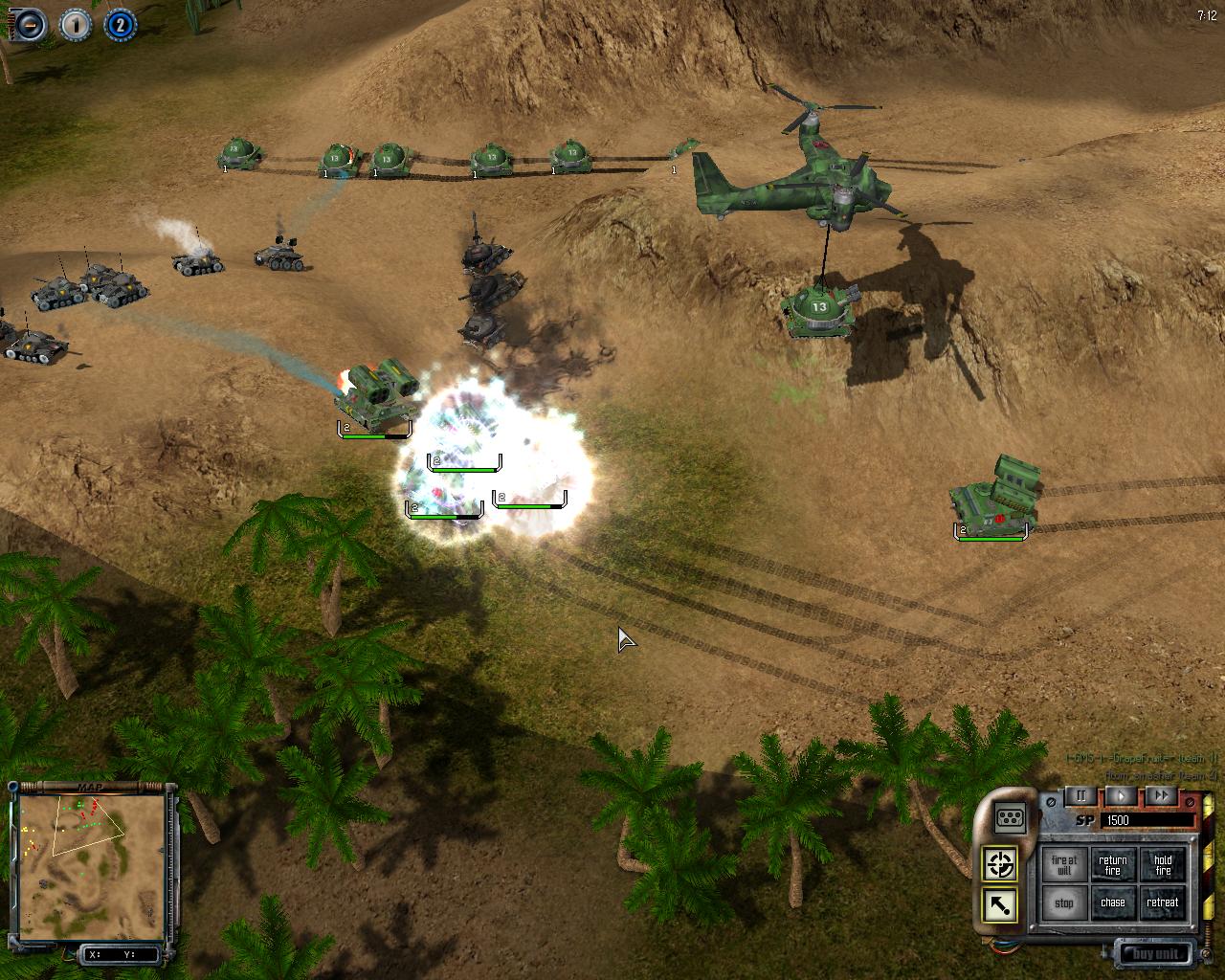Activate the chase command
Screen dimensions: 1225x980
1112,902
